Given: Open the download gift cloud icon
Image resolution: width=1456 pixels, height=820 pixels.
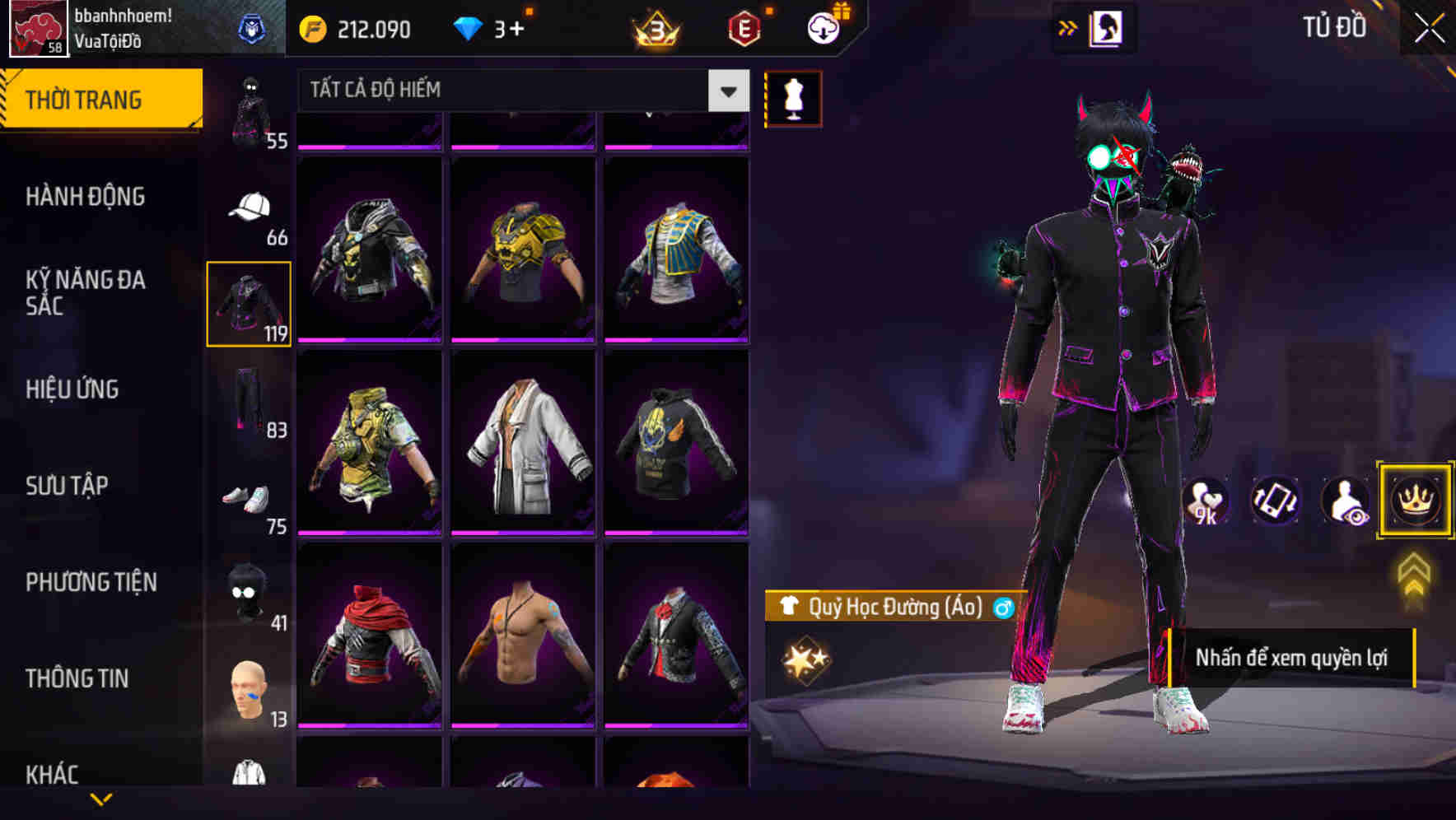Looking at the screenshot, I should [822, 27].
